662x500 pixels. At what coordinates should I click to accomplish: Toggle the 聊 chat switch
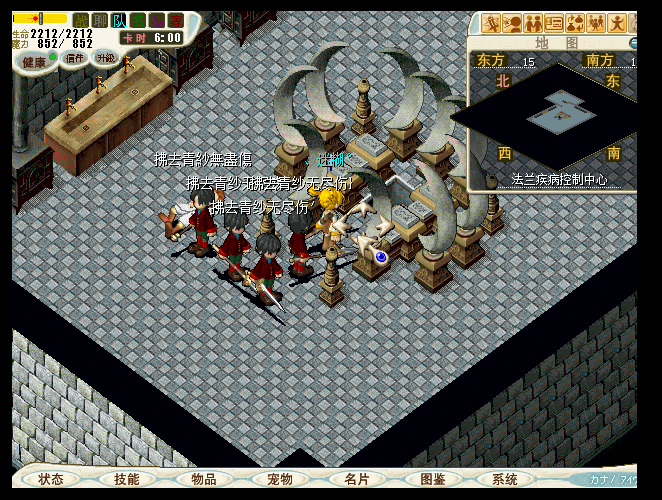coord(100,20)
